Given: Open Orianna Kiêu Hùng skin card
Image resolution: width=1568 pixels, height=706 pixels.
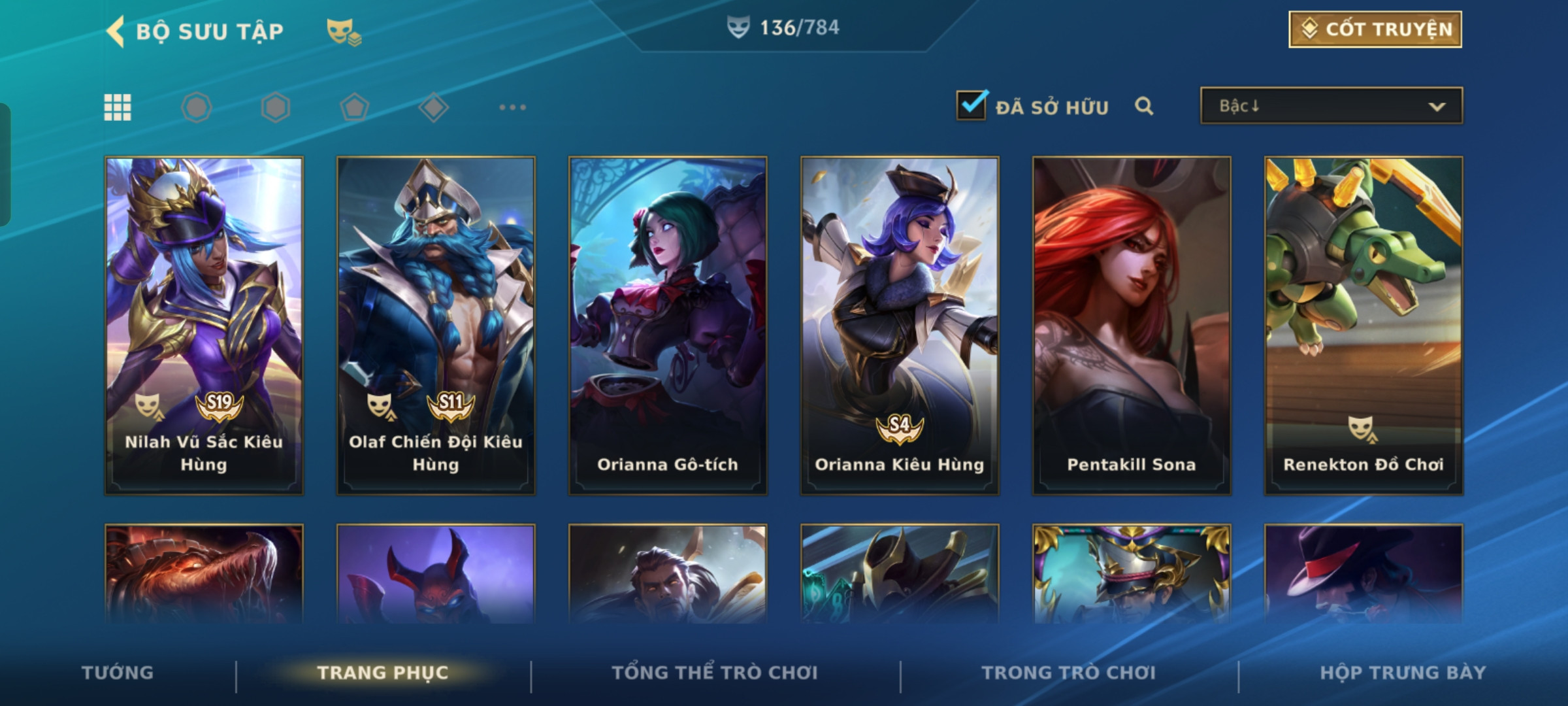Looking at the screenshot, I should tap(900, 325).
